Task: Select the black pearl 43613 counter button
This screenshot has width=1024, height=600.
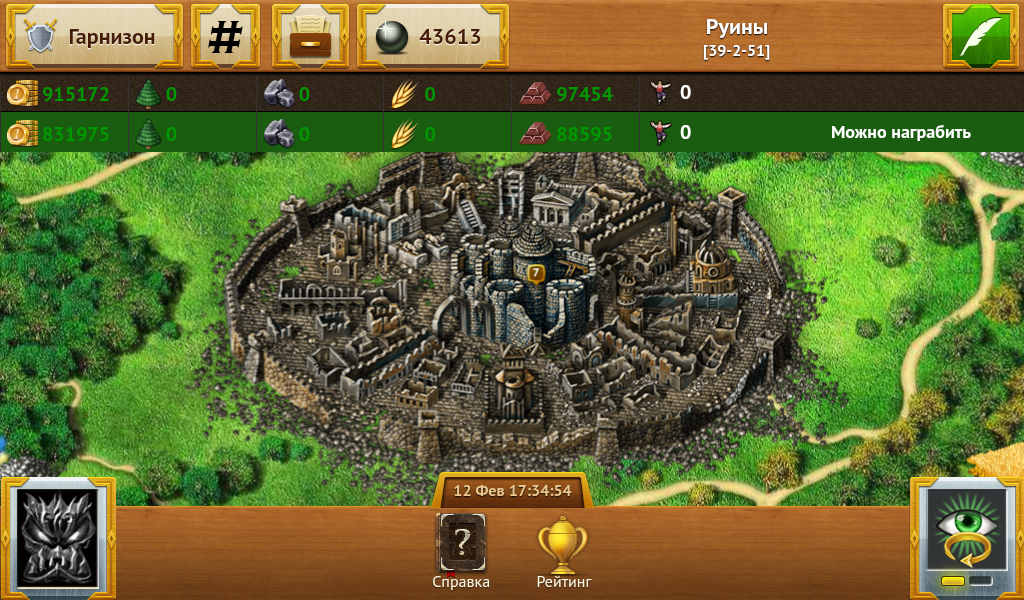Action: pos(432,37)
